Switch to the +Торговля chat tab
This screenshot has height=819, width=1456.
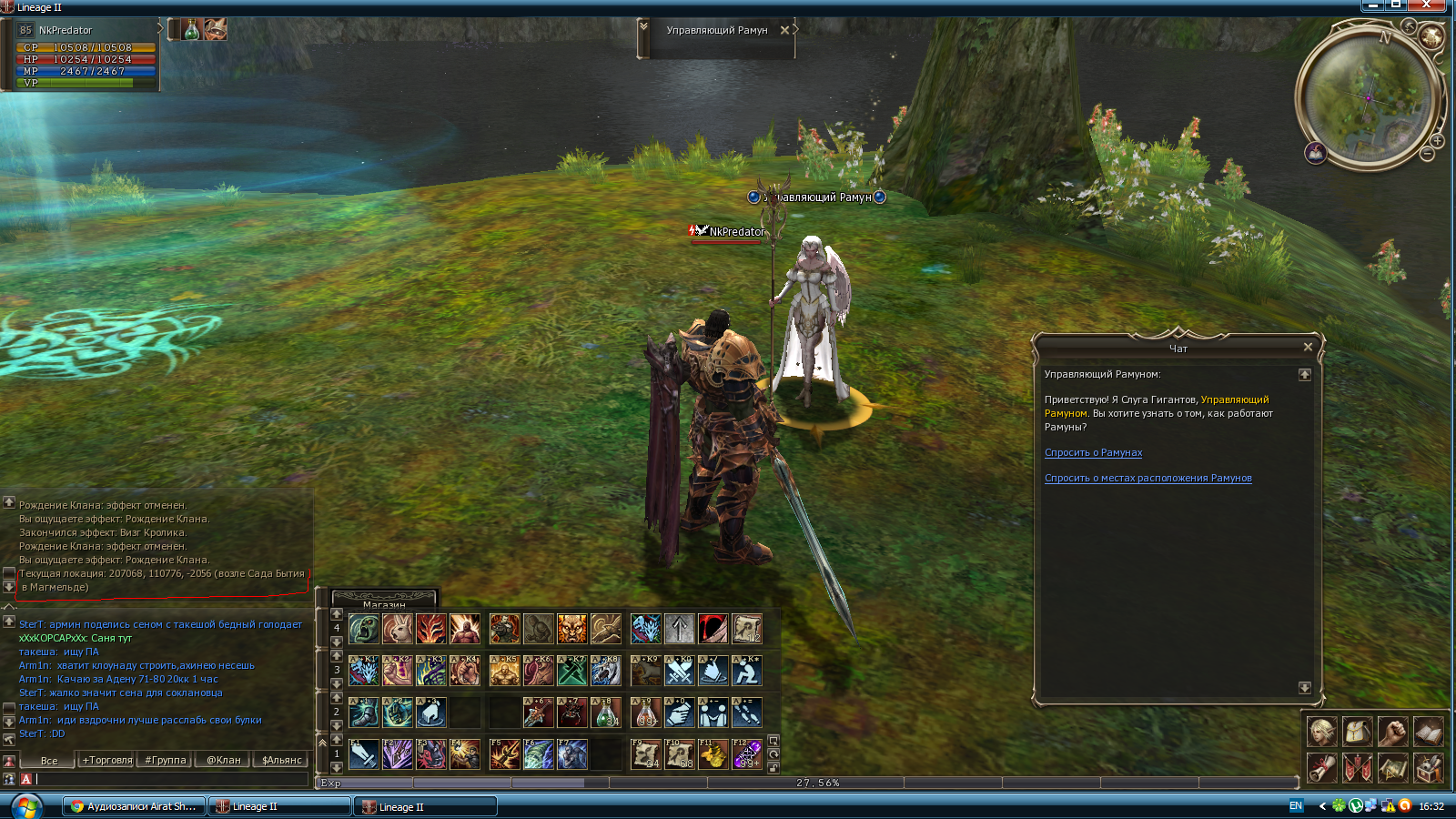107,760
